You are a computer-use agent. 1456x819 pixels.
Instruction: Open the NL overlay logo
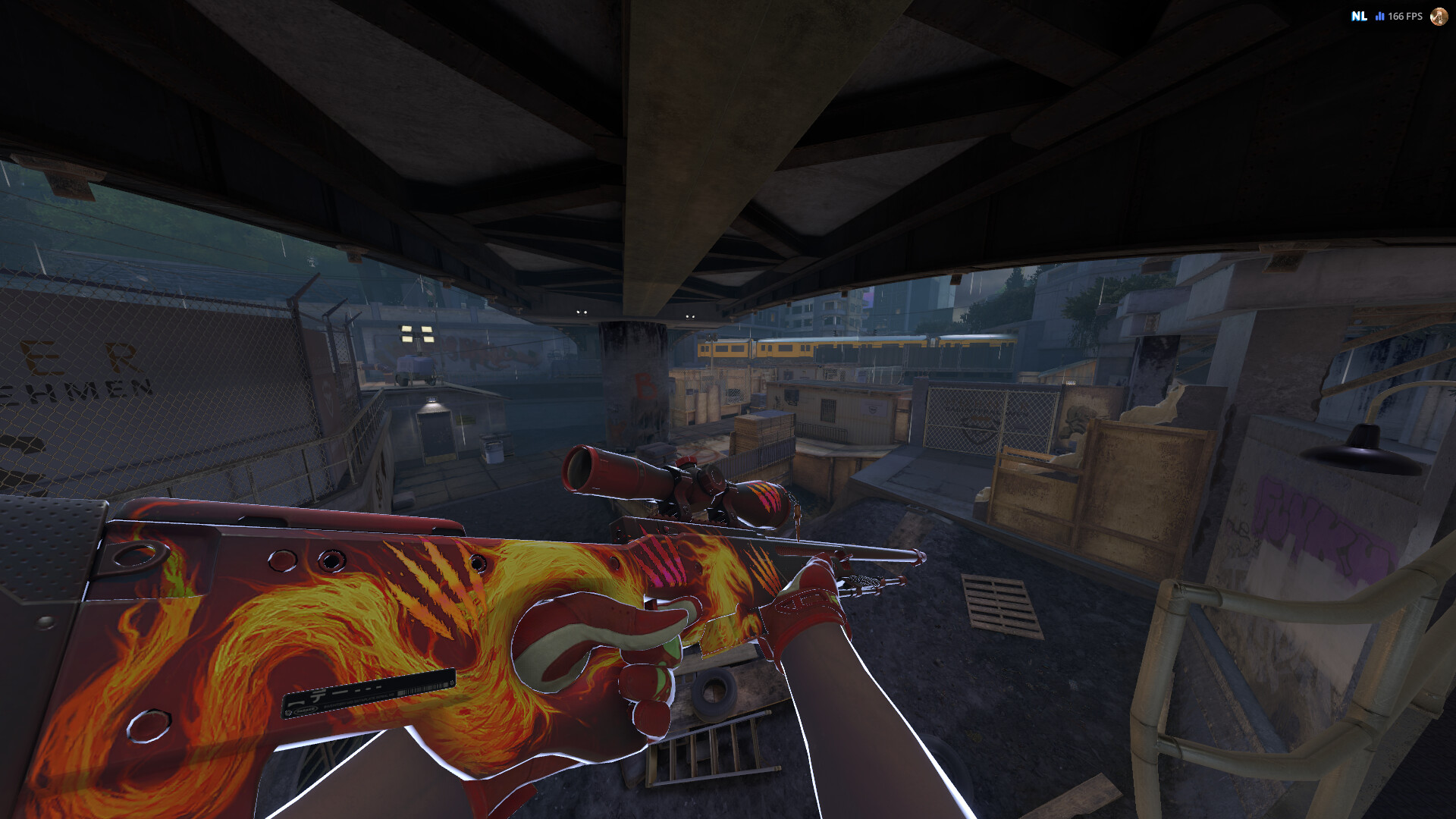pos(1359,16)
